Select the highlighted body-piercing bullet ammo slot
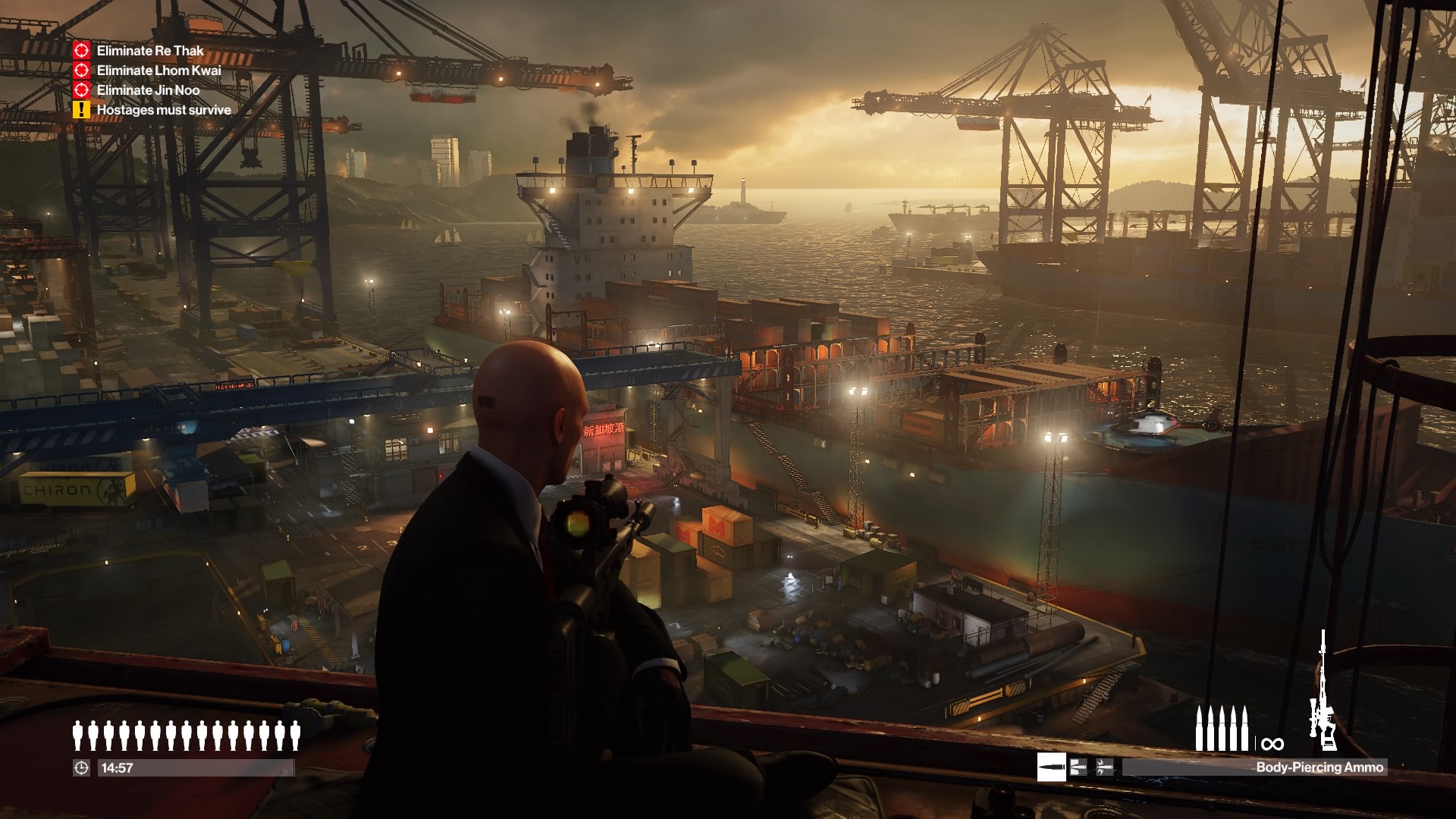This screenshot has height=819, width=1456. click(x=1051, y=767)
